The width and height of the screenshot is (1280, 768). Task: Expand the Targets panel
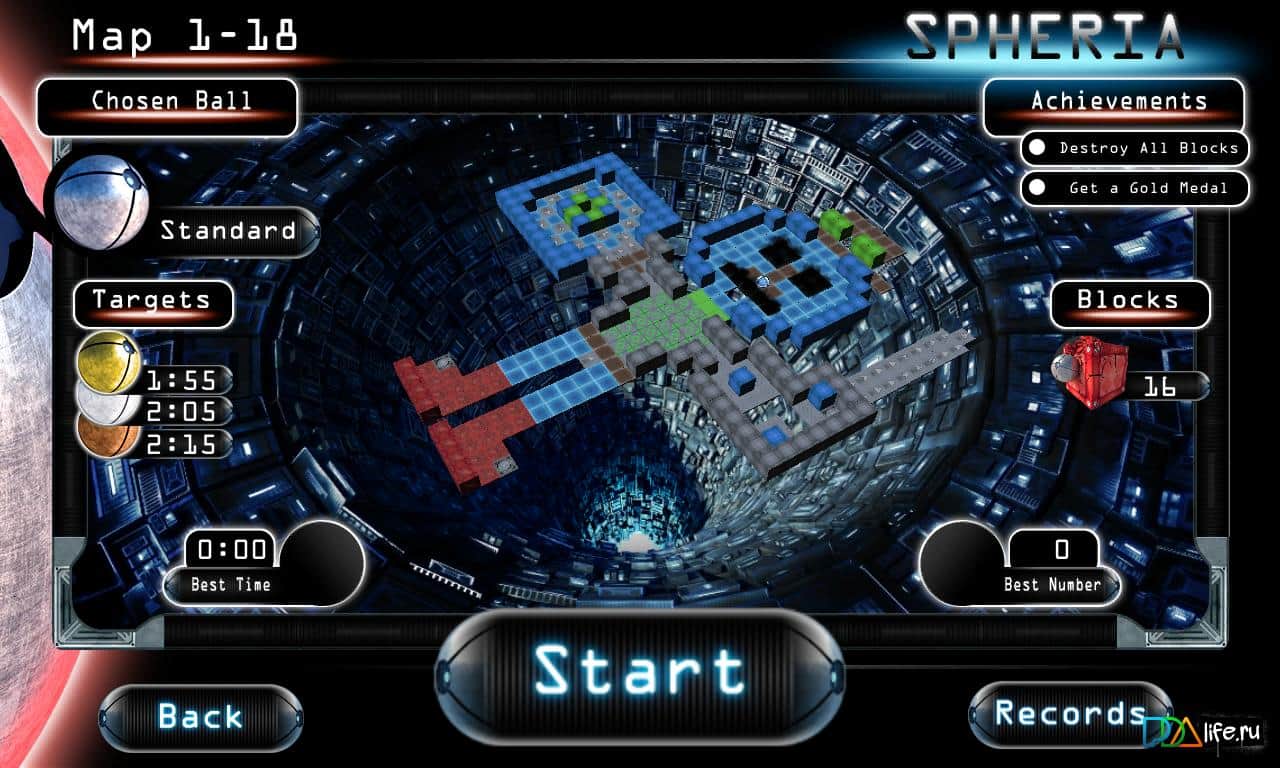coord(152,302)
